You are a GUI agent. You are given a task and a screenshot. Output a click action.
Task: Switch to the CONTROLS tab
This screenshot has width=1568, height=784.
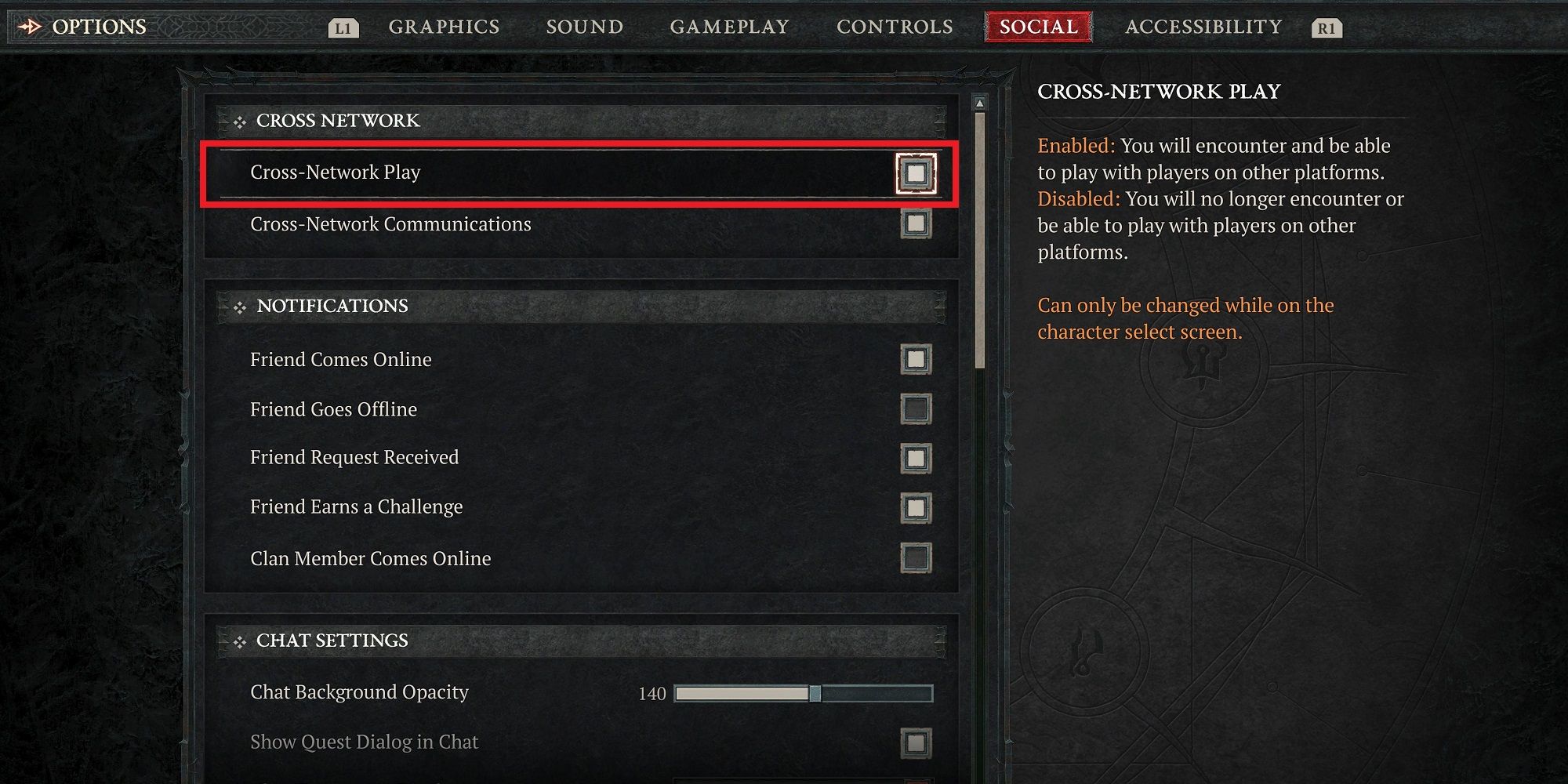point(894,26)
